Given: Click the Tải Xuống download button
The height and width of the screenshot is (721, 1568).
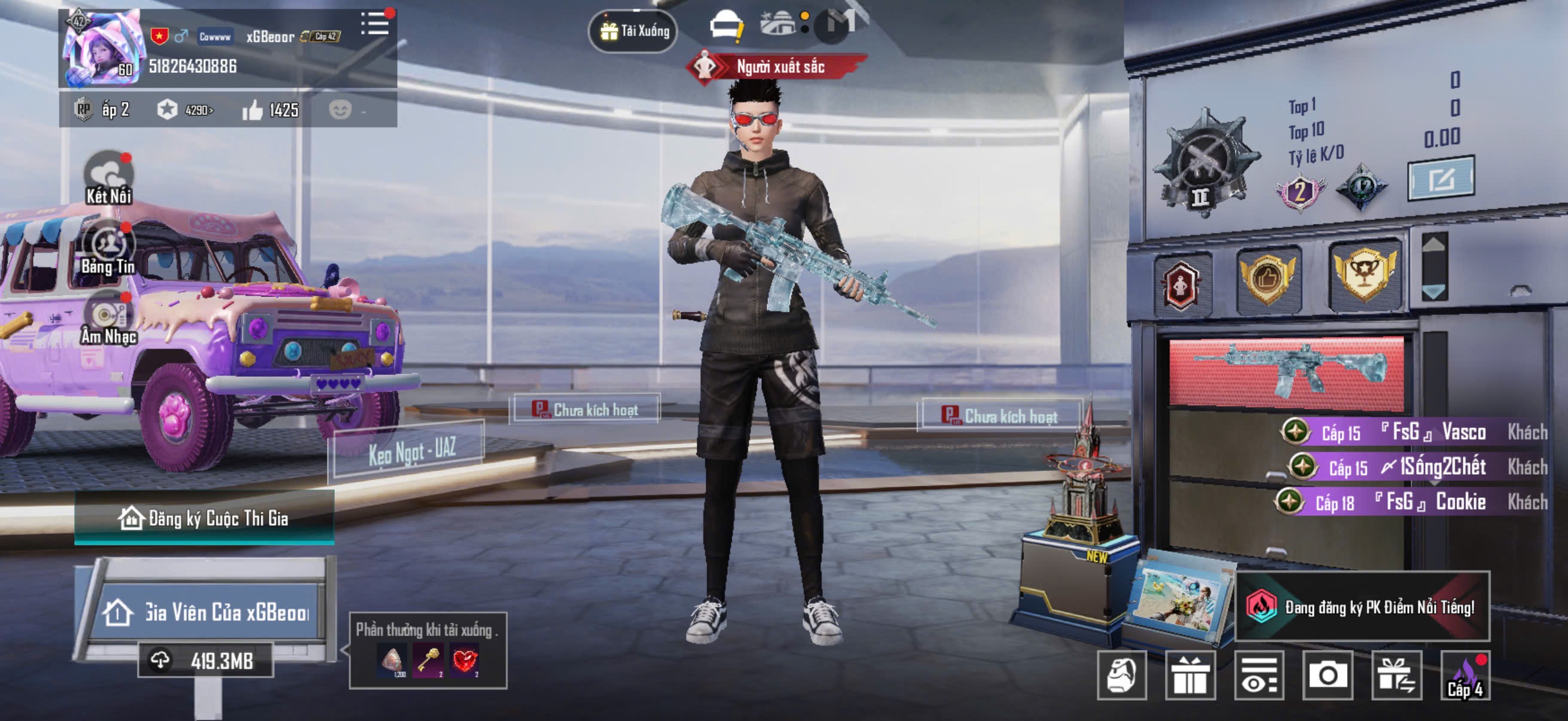Looking at the screenshot, I should point(634,31).
